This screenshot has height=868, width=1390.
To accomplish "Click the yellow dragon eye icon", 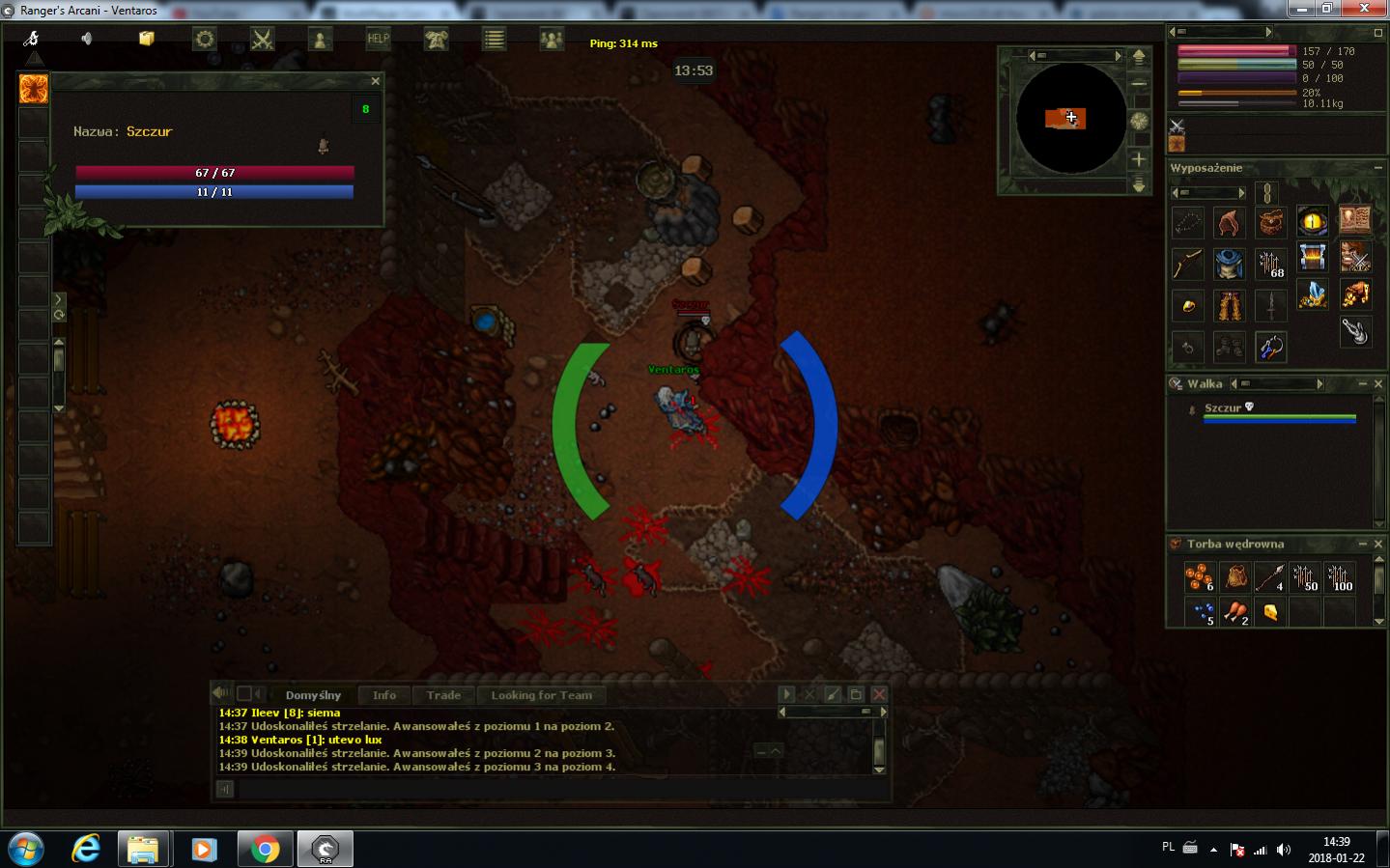I will tap(1312, 222).
